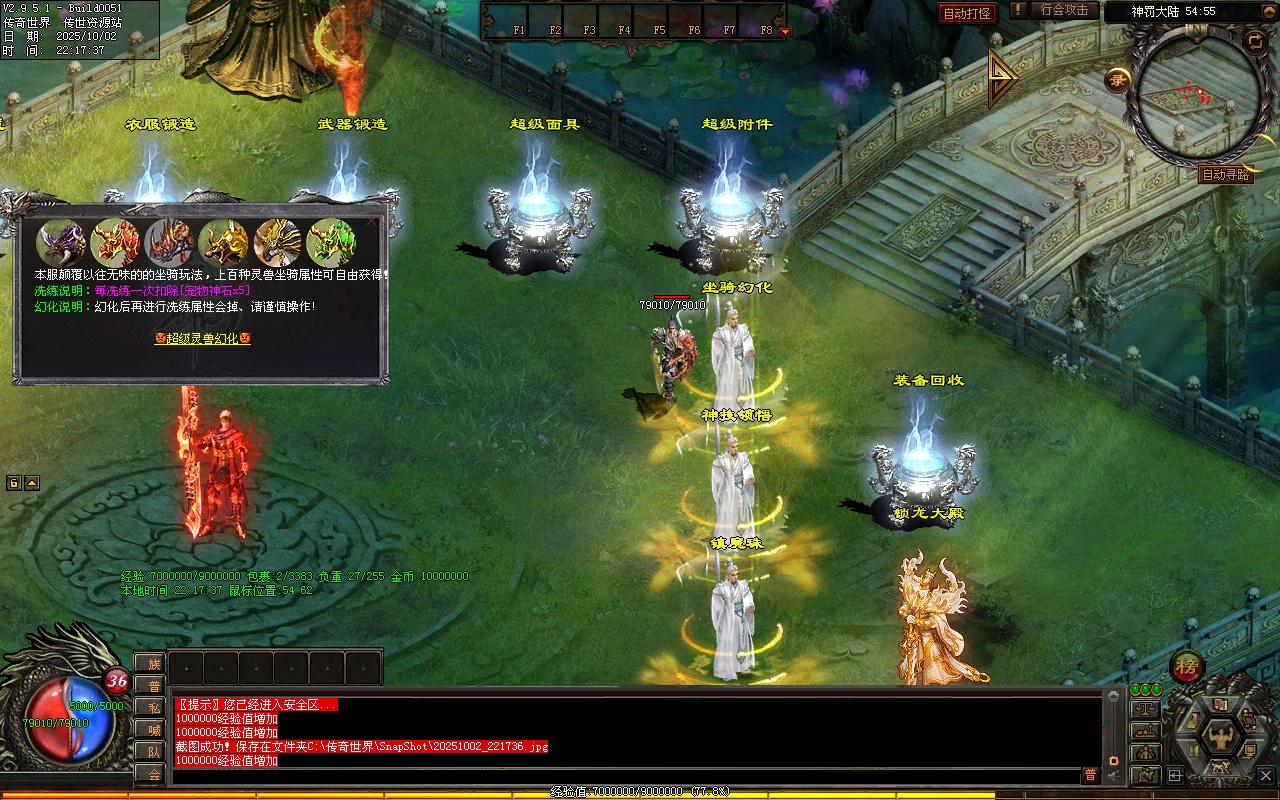Open the character panel with the muscular figure icon
This screenshot has width=1280, height=800.
coord(1220,737)
